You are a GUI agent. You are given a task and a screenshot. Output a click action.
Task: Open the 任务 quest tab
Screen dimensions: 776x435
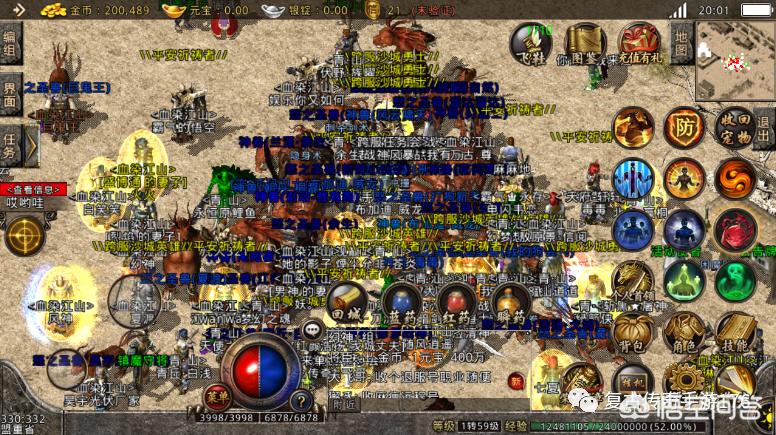coord(10,146)
